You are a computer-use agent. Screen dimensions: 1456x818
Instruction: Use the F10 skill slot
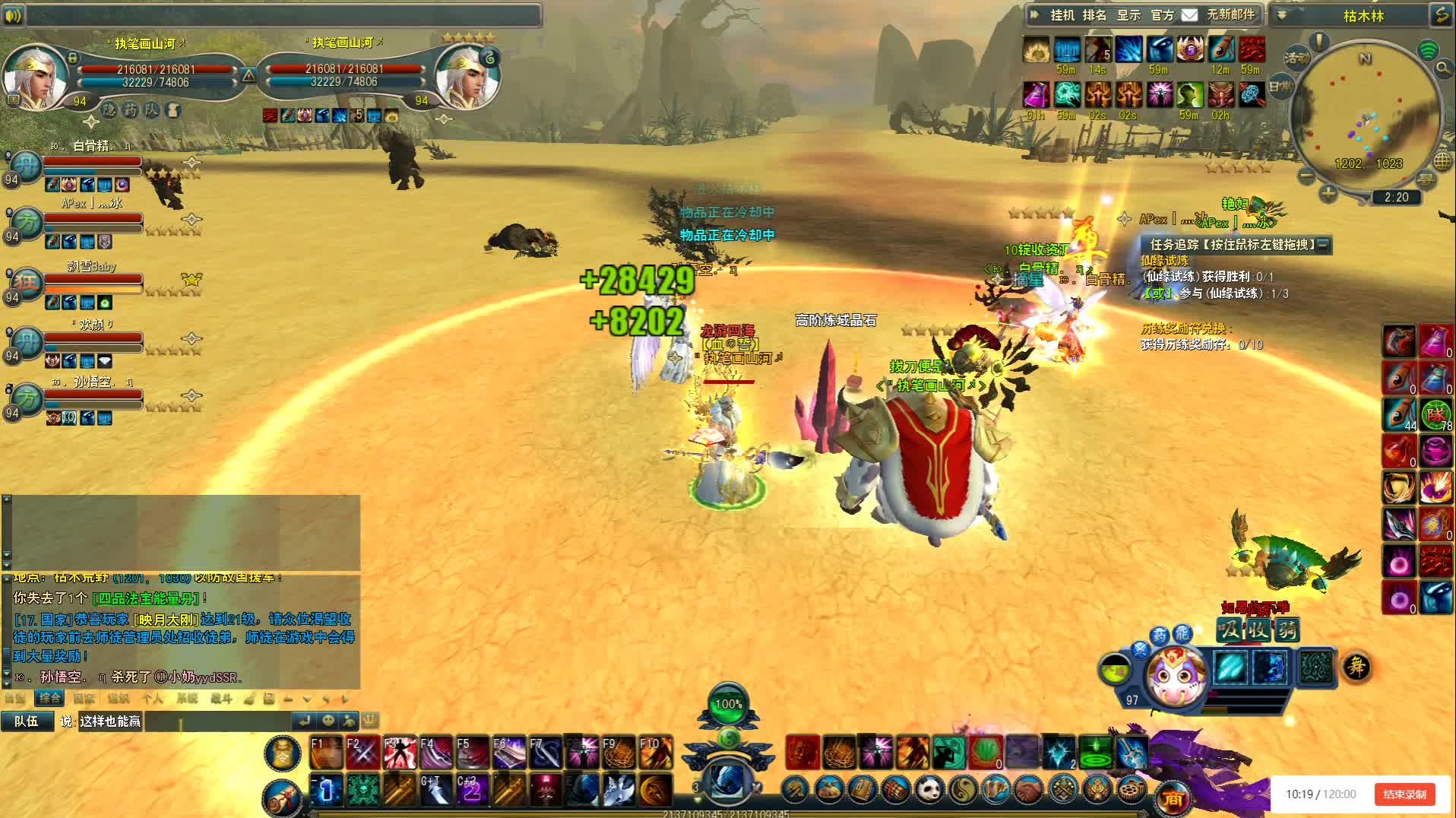[x=655, y=752]
